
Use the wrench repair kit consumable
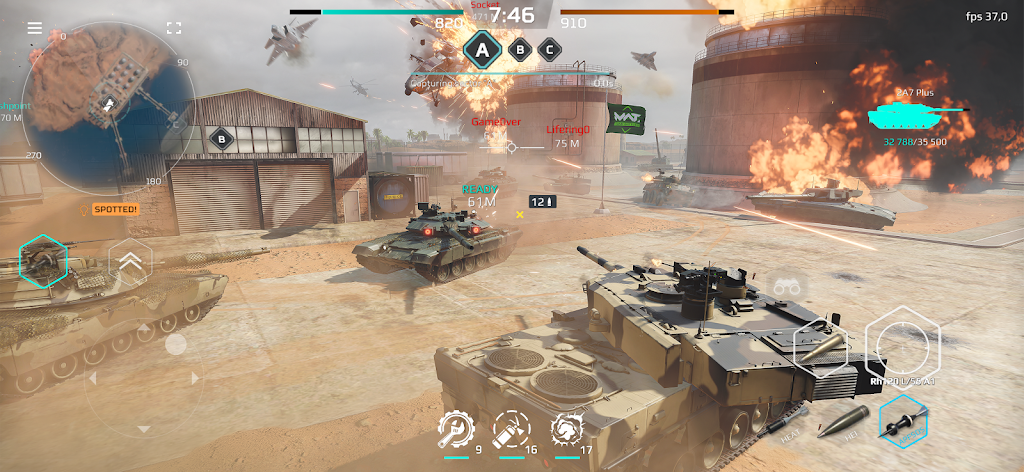pyautogui.click(x=454, y=430)
